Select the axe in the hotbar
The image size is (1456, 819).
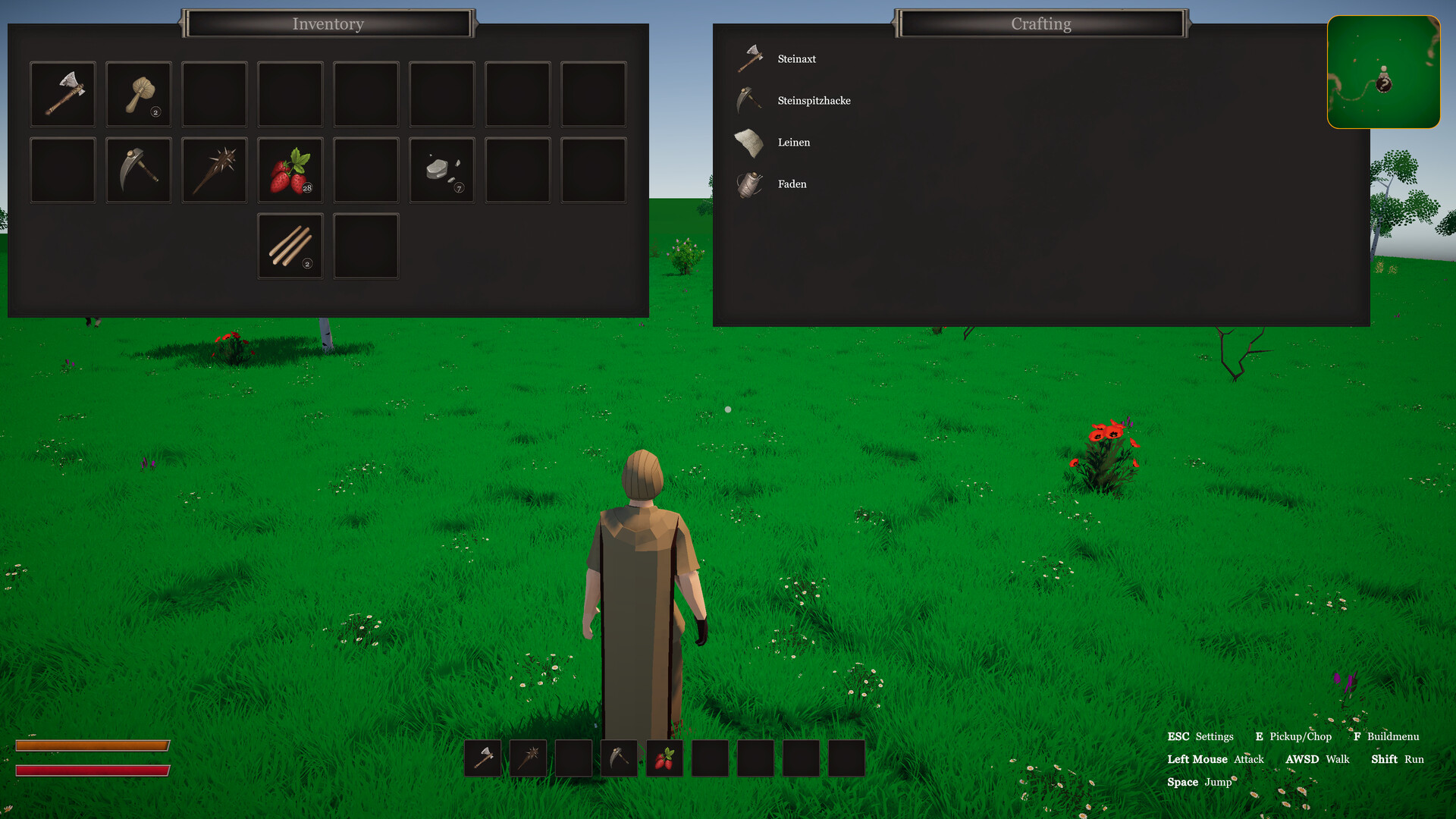[482, 758]
